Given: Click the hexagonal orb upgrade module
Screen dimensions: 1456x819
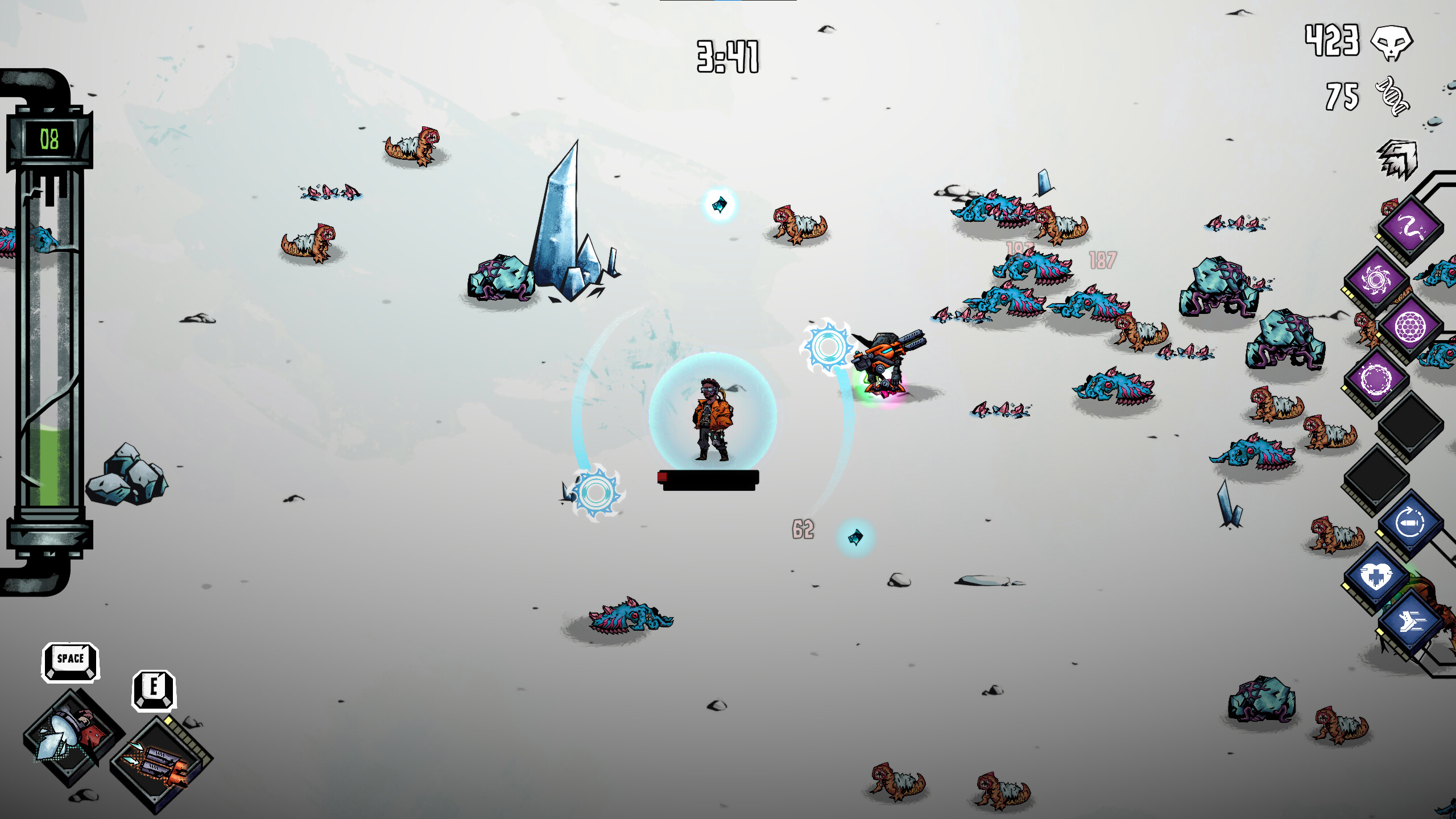Looking at the screenshot, I should (x=1411, y=326).
